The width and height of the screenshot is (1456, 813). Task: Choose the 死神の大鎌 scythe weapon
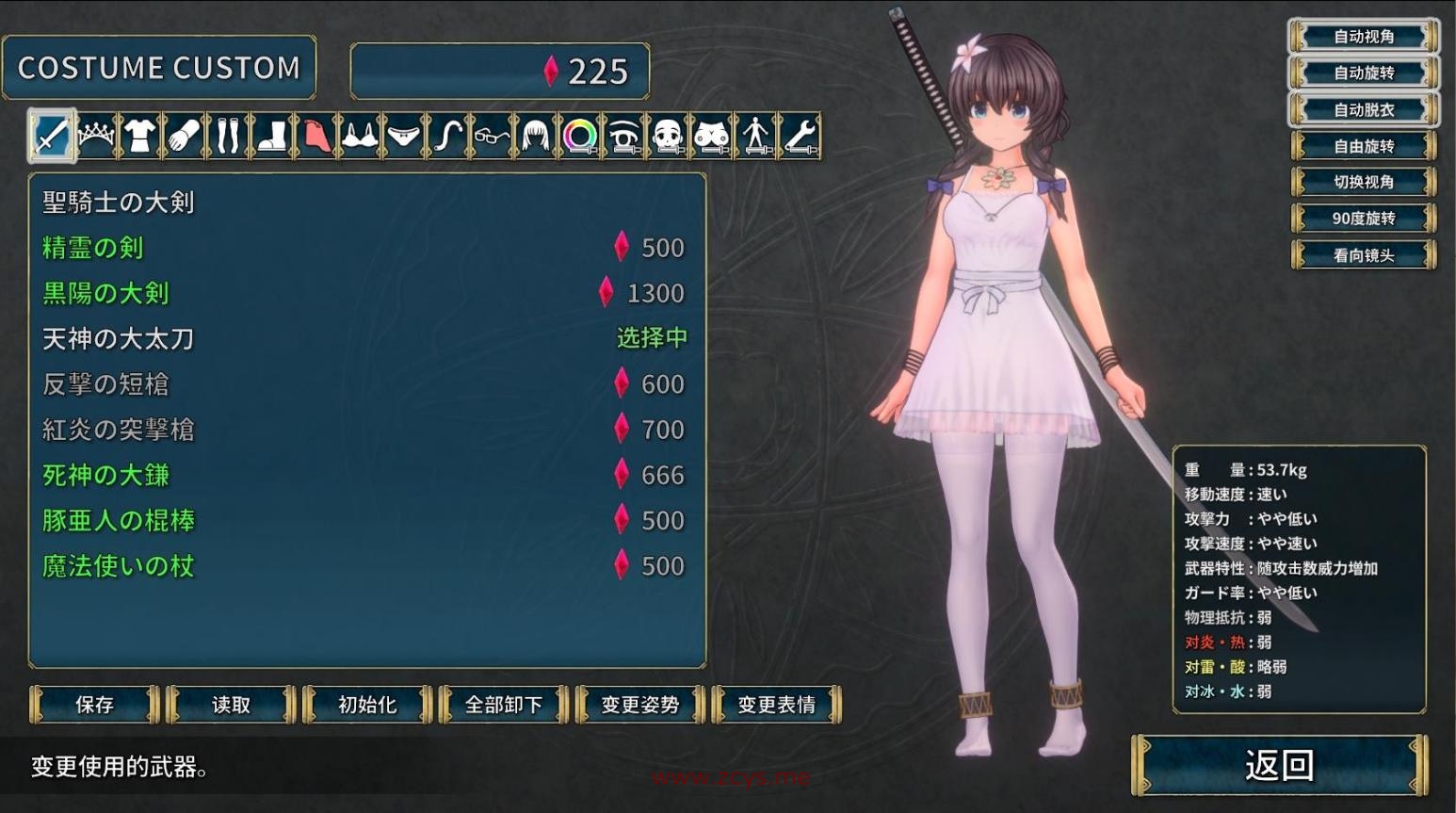coord(105,475)
